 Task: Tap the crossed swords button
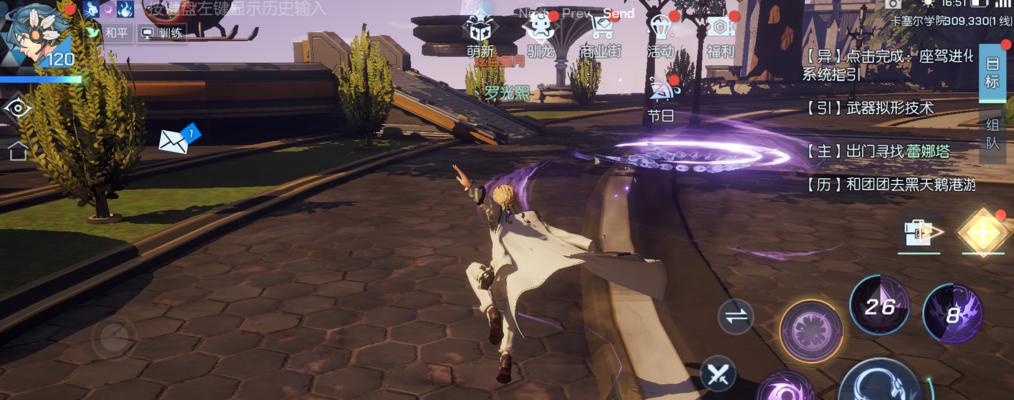(x=718, y=375)
